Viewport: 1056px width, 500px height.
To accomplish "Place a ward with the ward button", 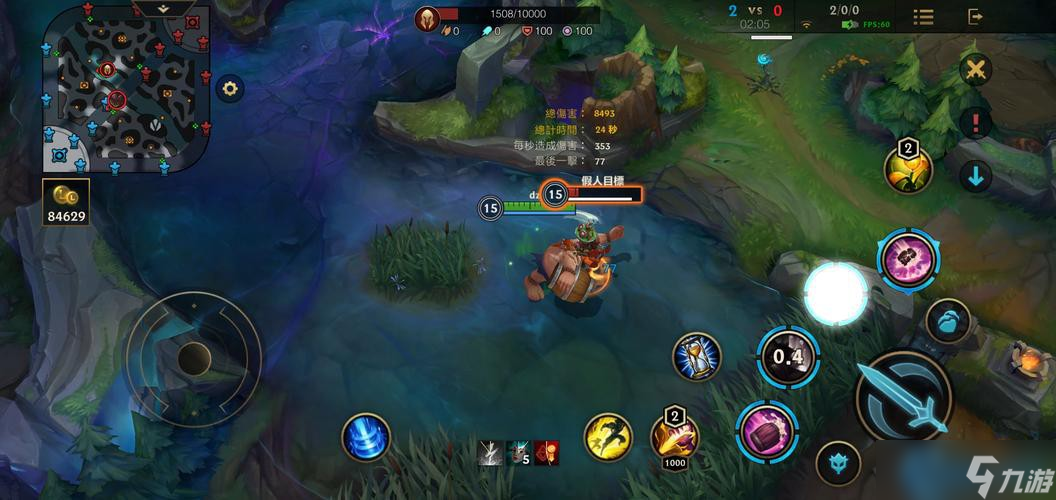I will click(838, 464).
